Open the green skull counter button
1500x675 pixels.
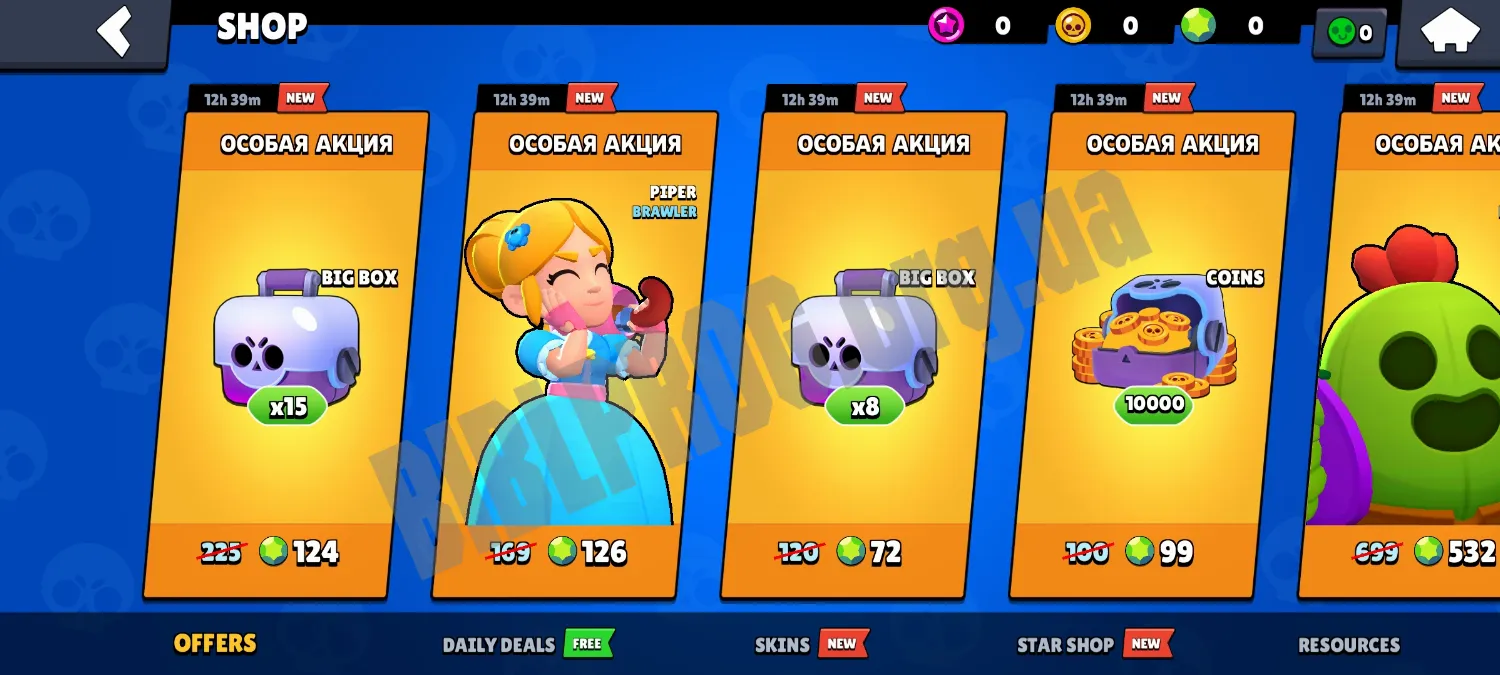pyautogui.click(x=1349, y=33)
